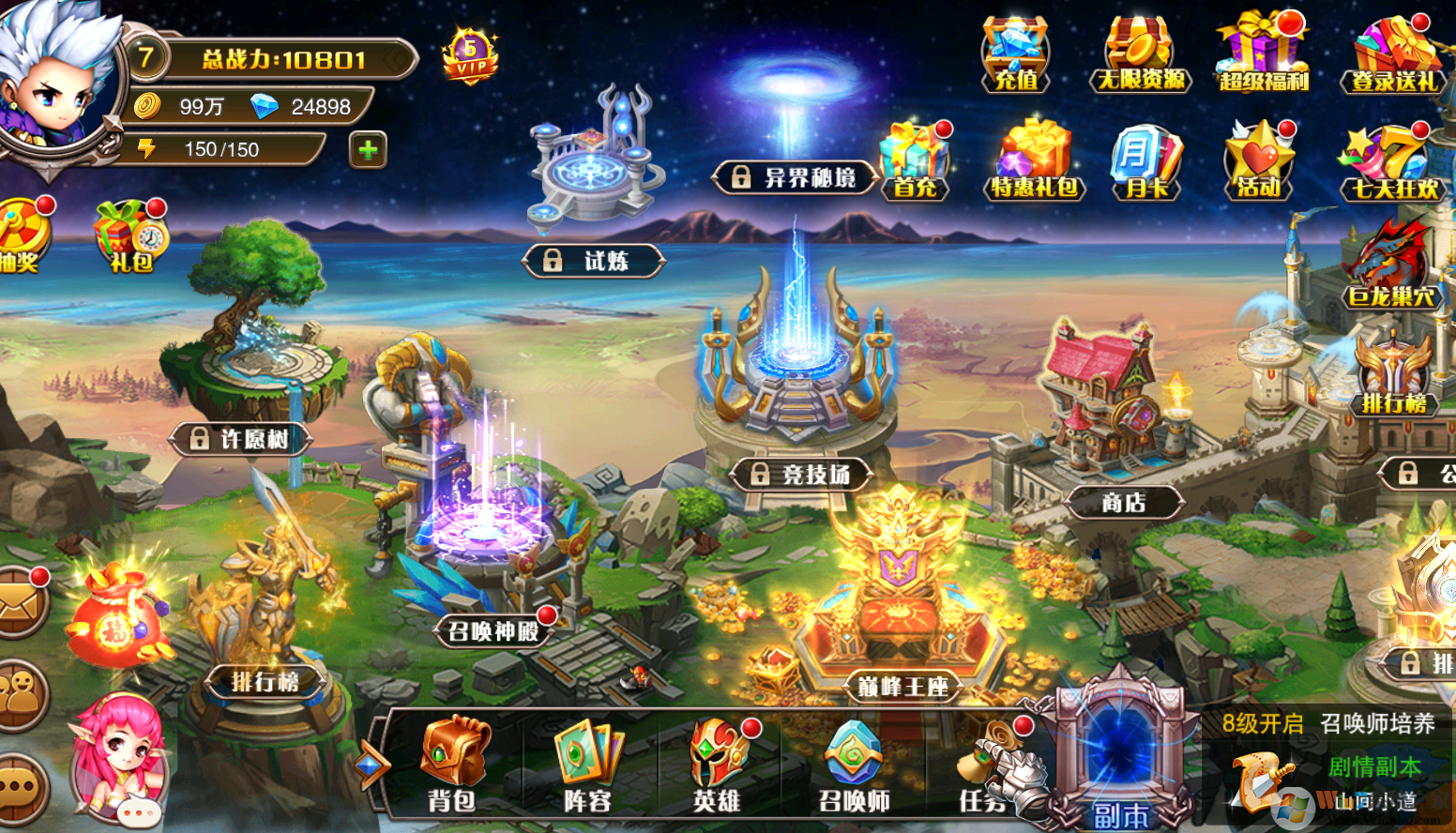Viewport: 1456px width, 833px height.
Task: Click the green plus stamina button
Action: [368, 149]
